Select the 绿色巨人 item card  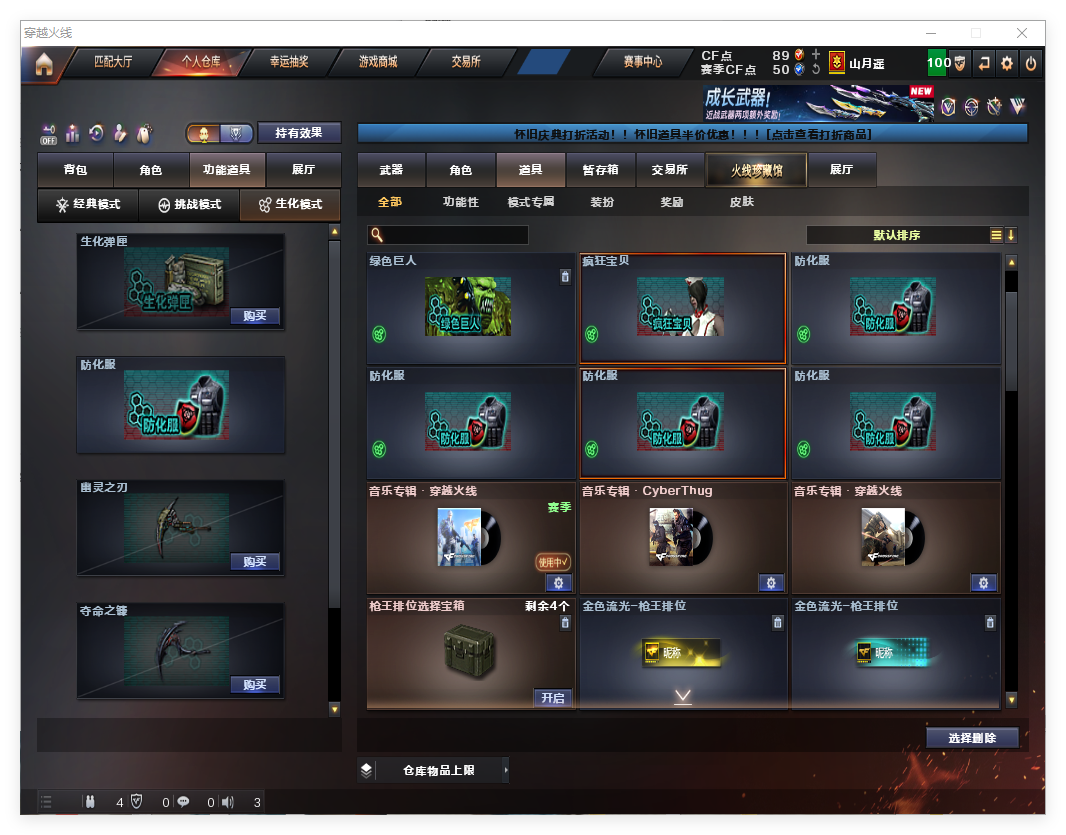[x=470, y=308]
